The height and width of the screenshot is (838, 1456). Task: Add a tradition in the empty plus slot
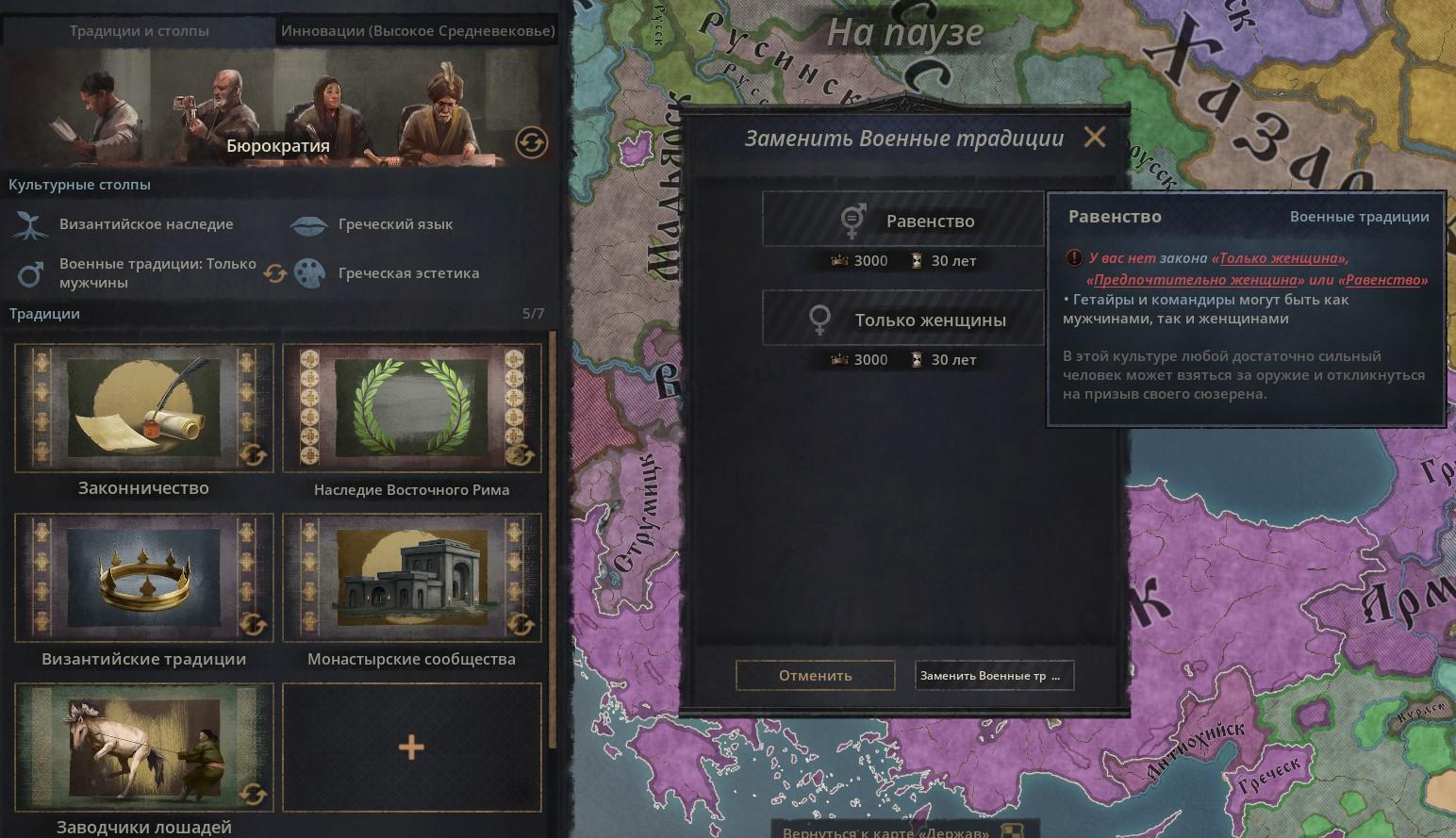point(411,748)
